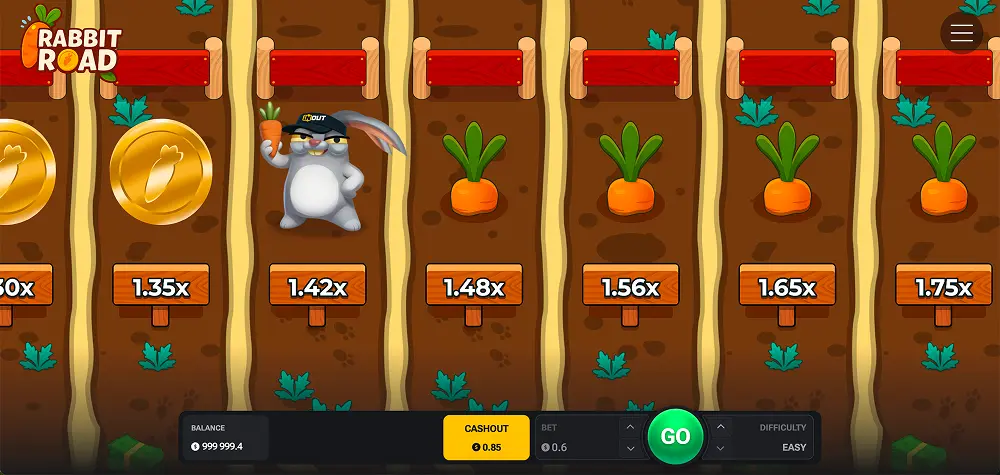
Task: Decrease the bet amount with the down arrow
Action: (x=629, y=448)
